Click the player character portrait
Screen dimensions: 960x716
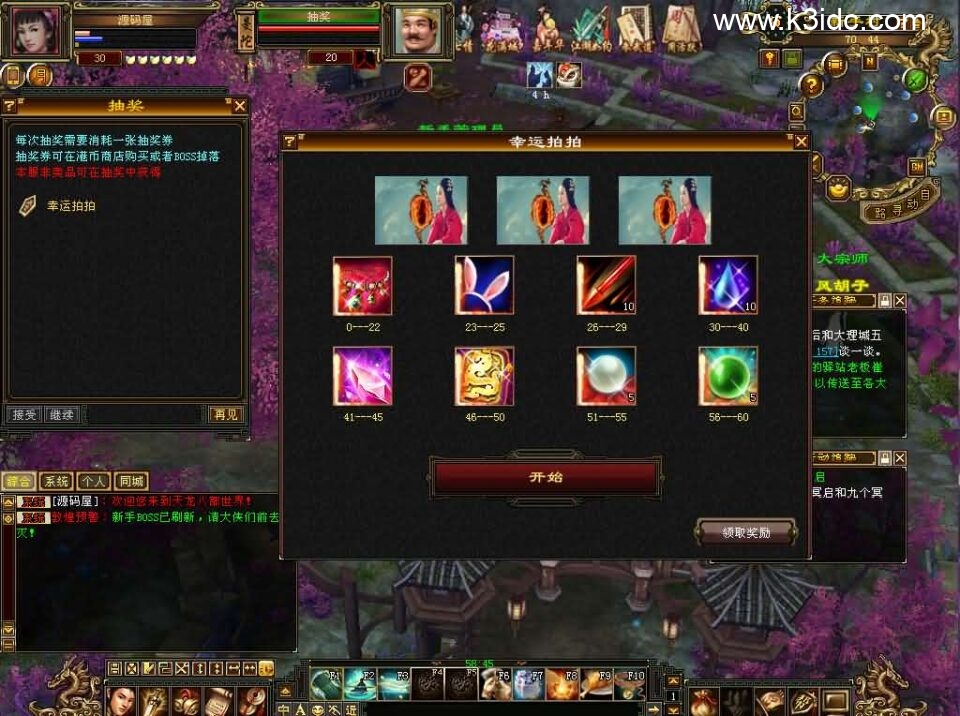[34, 32]
